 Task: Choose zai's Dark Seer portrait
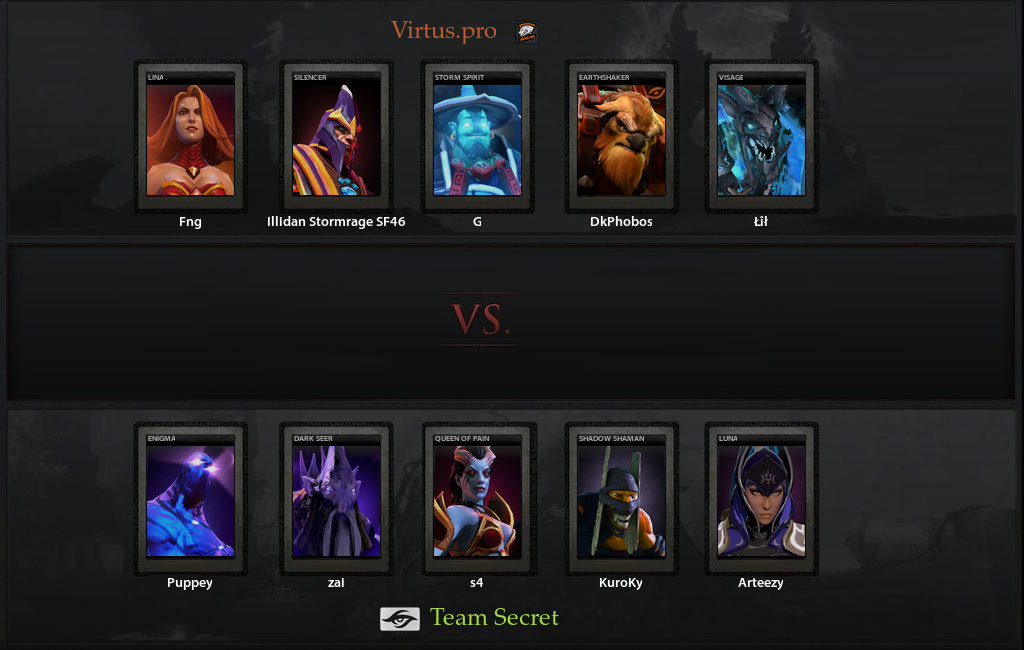pos(336,500)
